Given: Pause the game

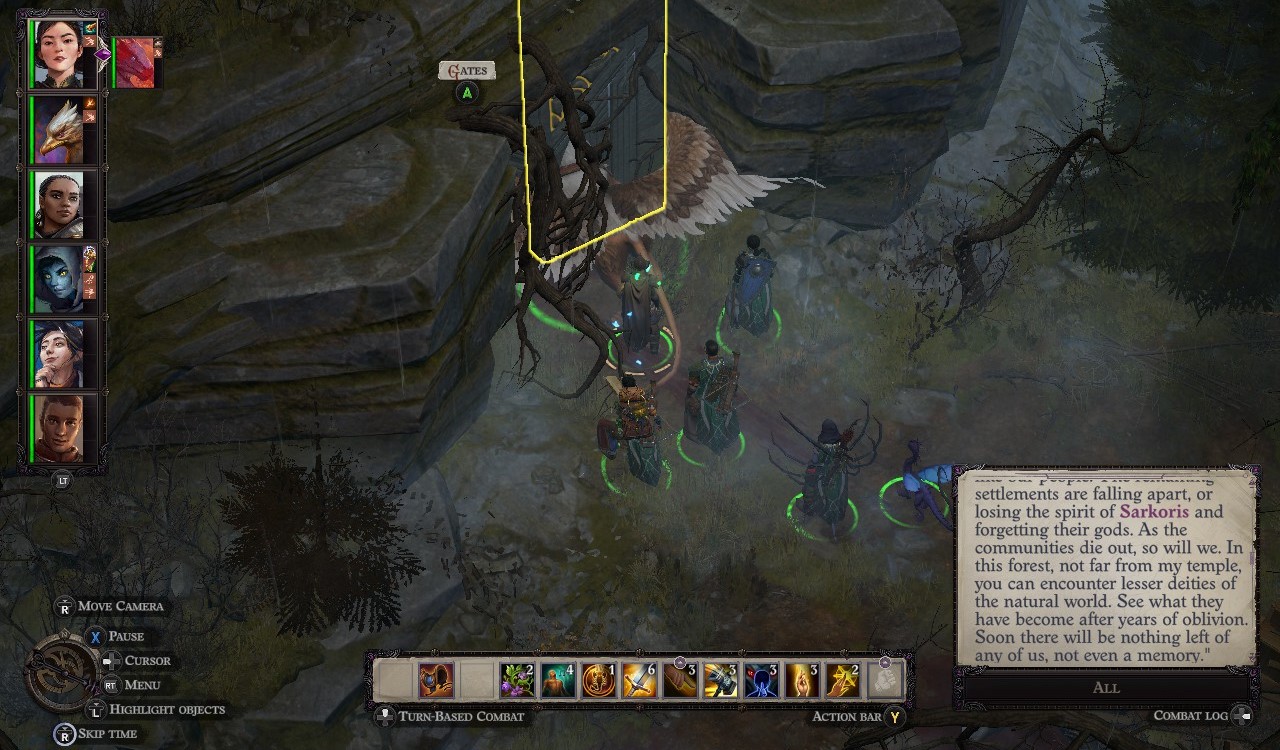Looking at the screenshot, I should [126, 636].
